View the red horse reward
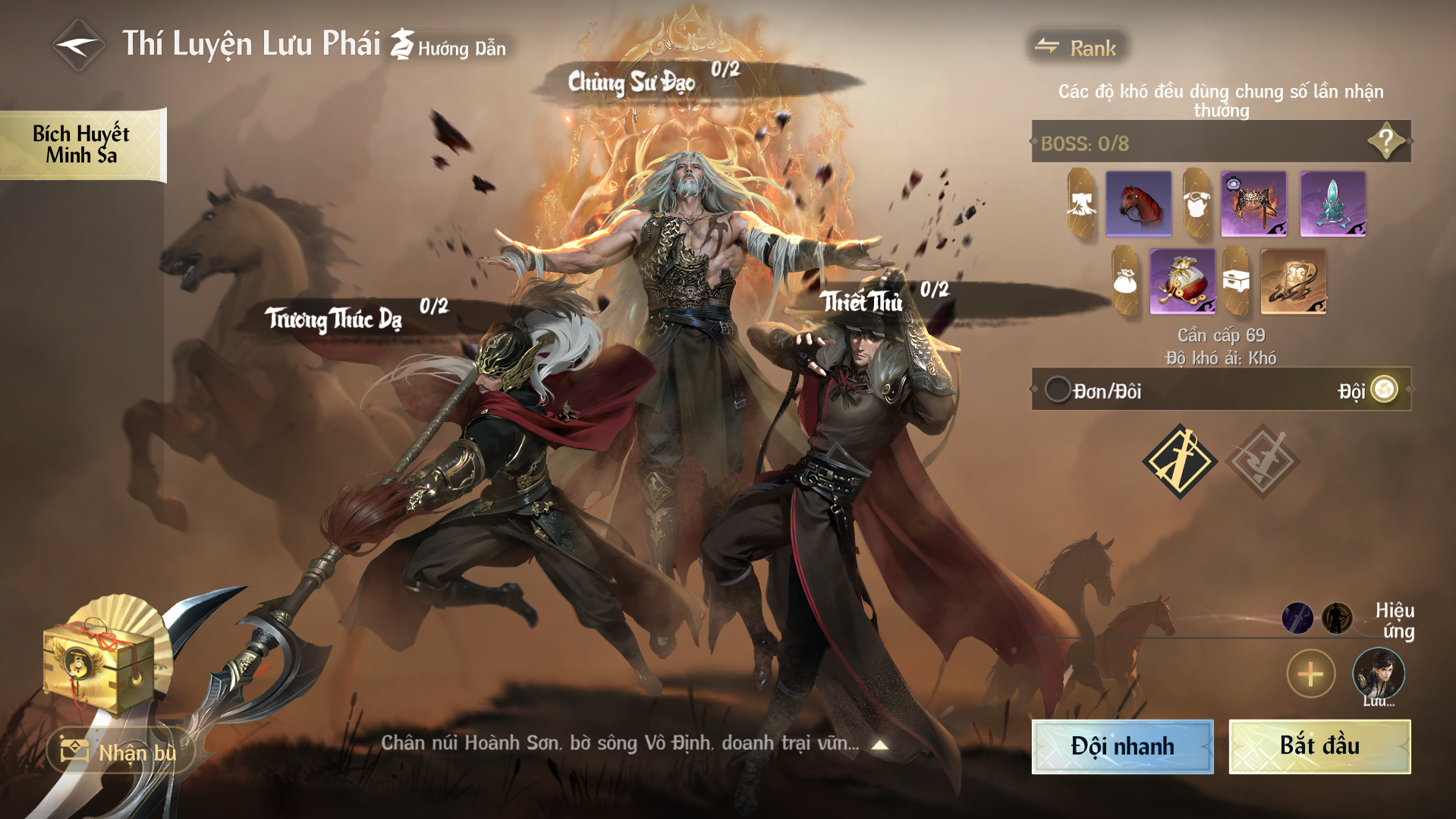This screenshot has height=819, width=1456. point(1138,203)
